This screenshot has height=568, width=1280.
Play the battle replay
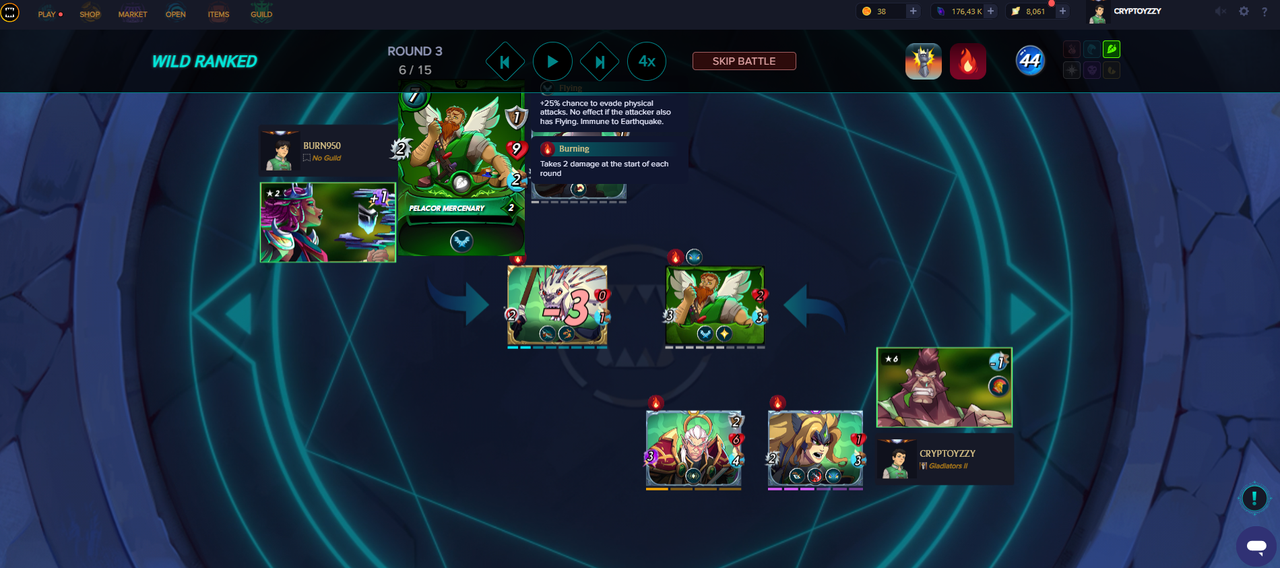tap(552, 61)
